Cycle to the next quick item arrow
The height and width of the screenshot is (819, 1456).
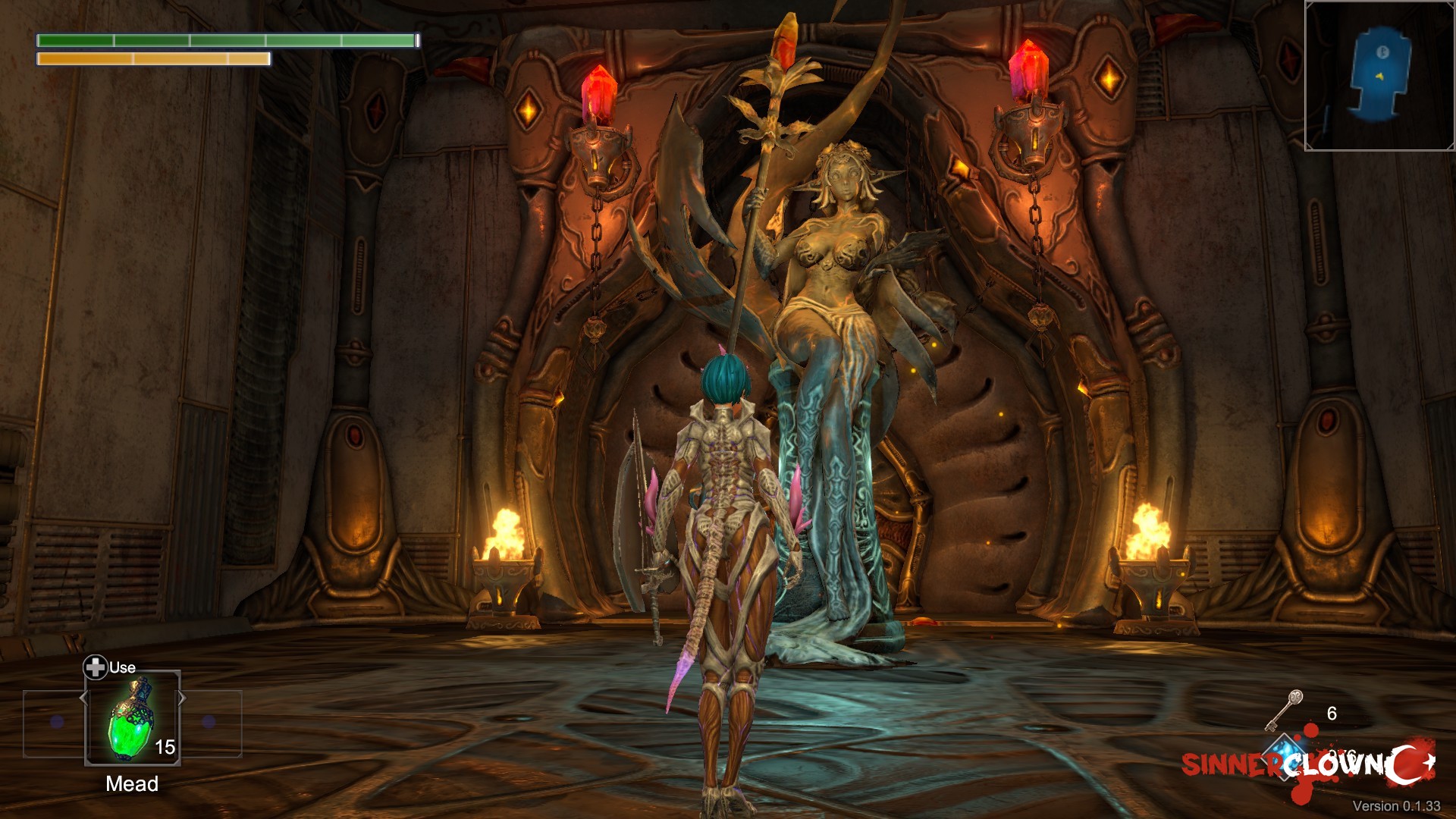coord(182,698)
